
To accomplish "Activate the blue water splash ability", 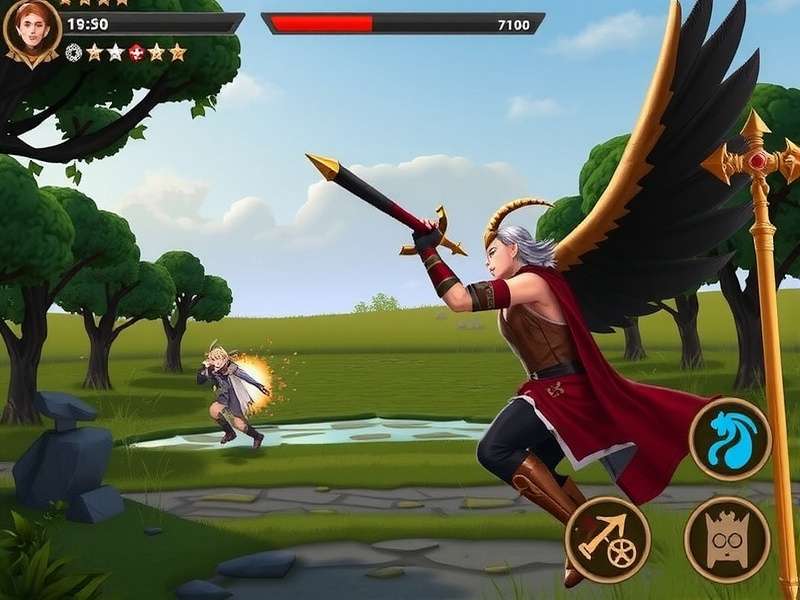I will (x=730, y=439).
